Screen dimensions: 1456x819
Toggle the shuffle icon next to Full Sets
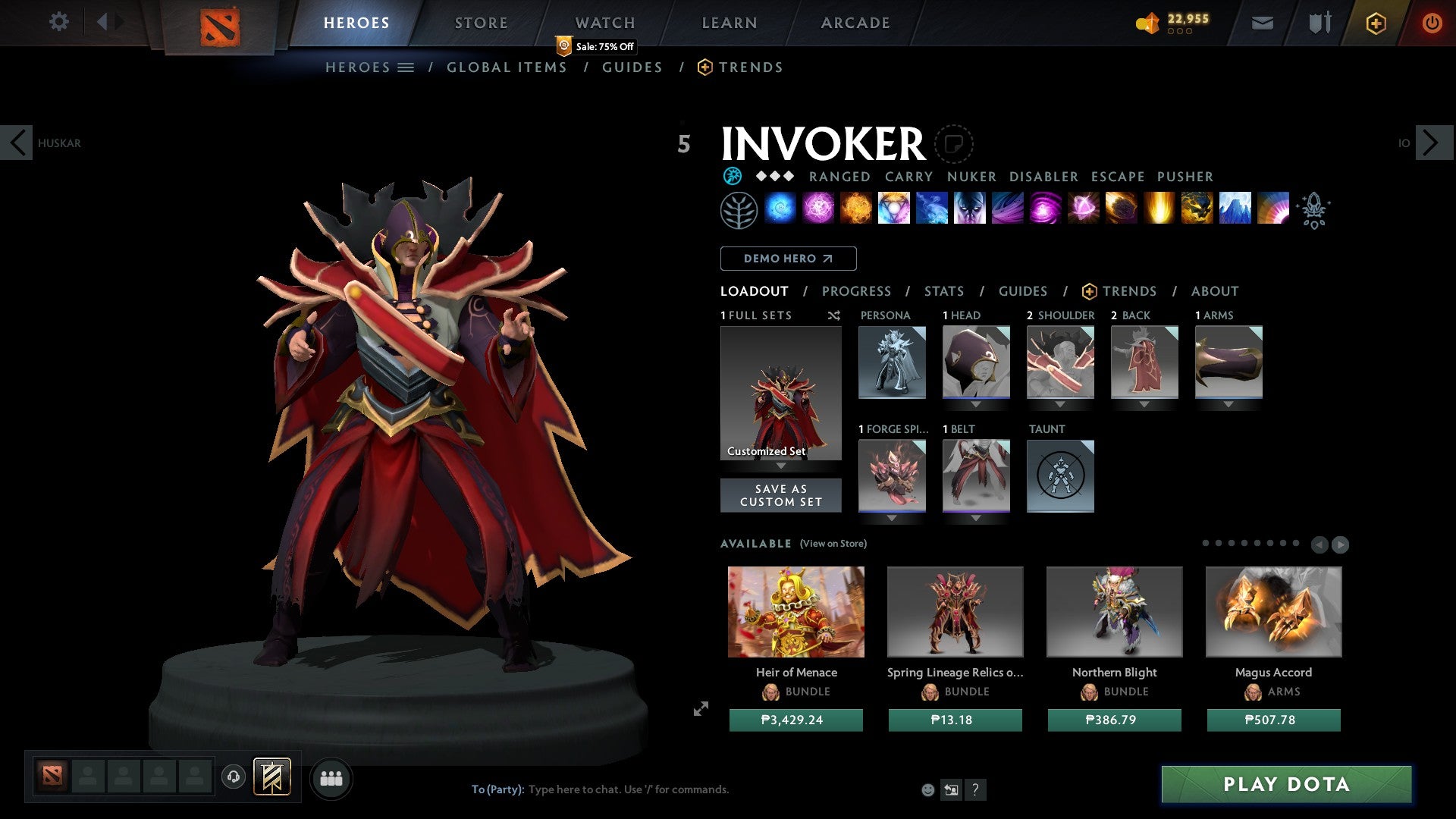pos(833,315)
